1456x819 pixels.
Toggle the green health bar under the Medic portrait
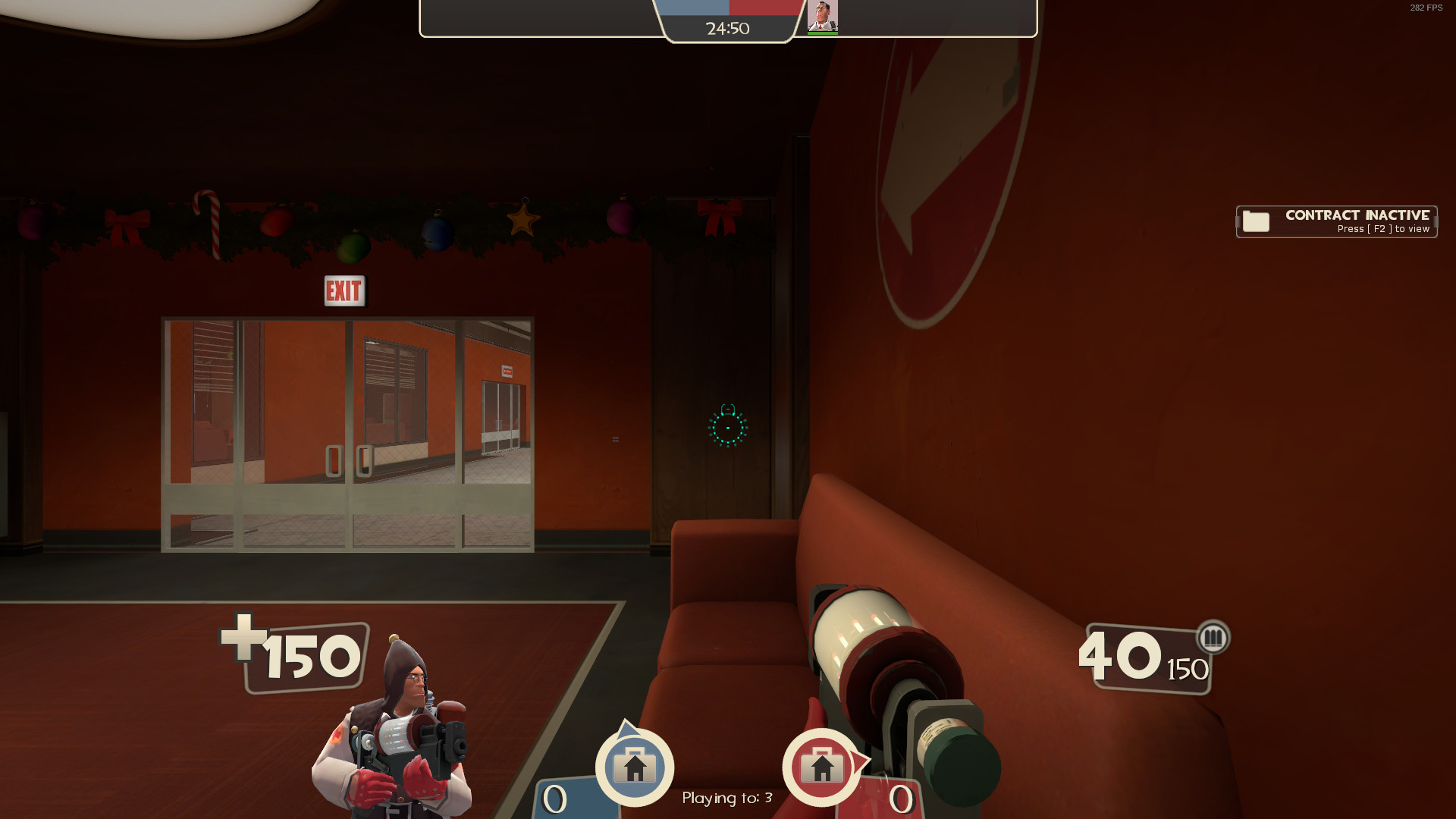[823, 33]
